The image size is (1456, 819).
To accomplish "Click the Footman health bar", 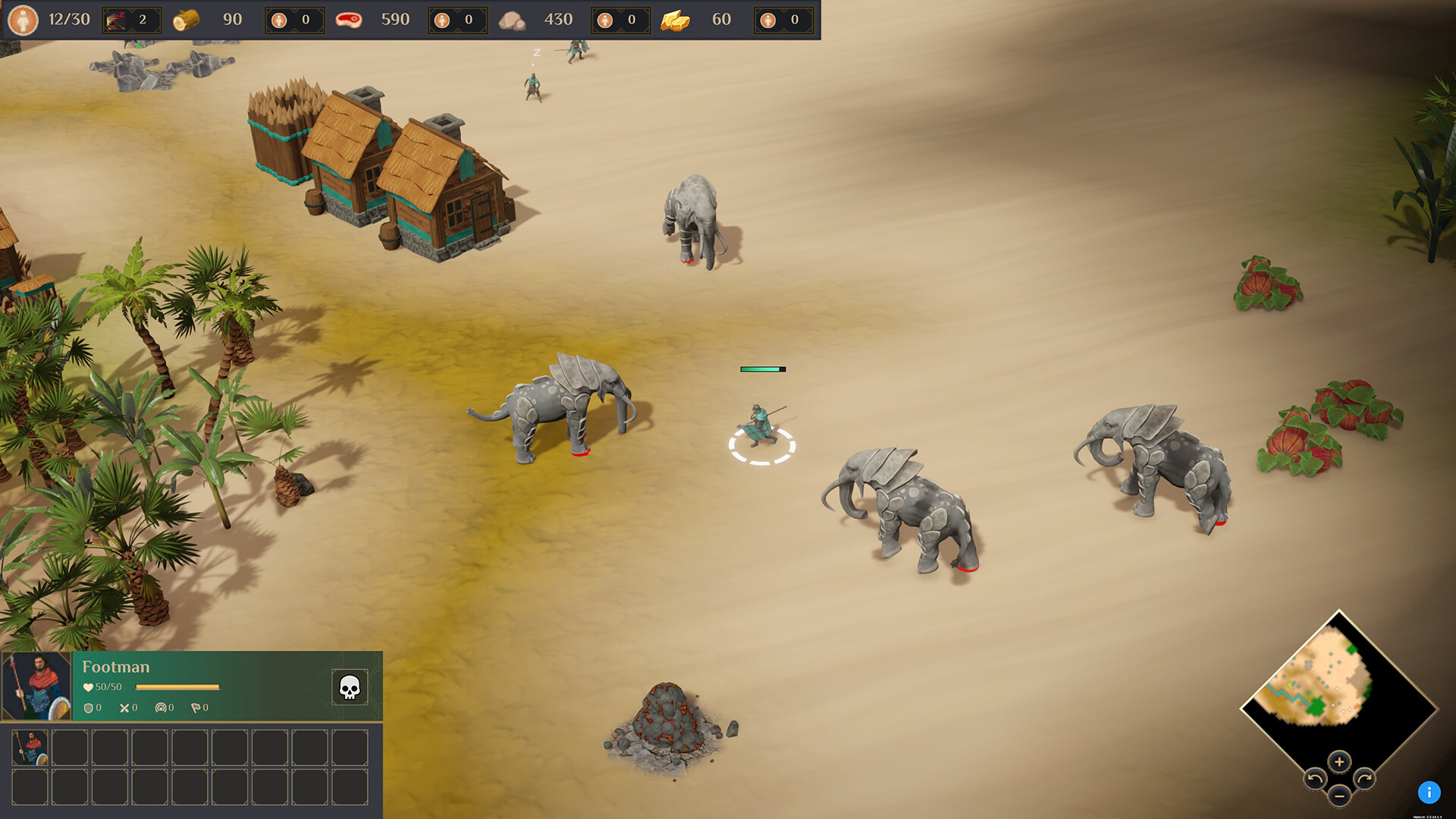I will tap(177, 687).
